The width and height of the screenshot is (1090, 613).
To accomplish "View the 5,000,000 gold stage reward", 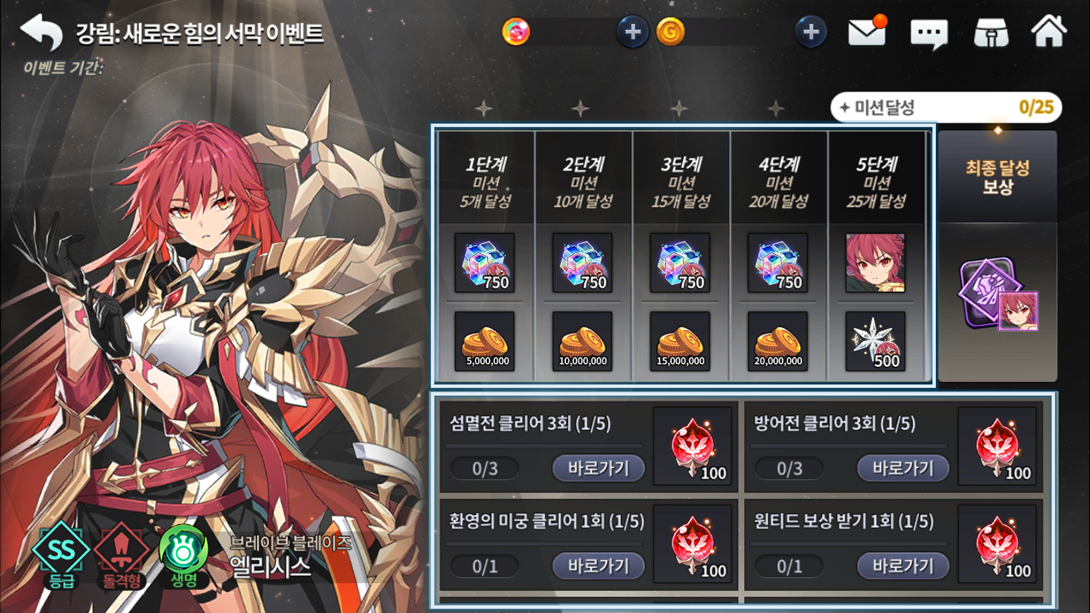I will tap(485, 342).
